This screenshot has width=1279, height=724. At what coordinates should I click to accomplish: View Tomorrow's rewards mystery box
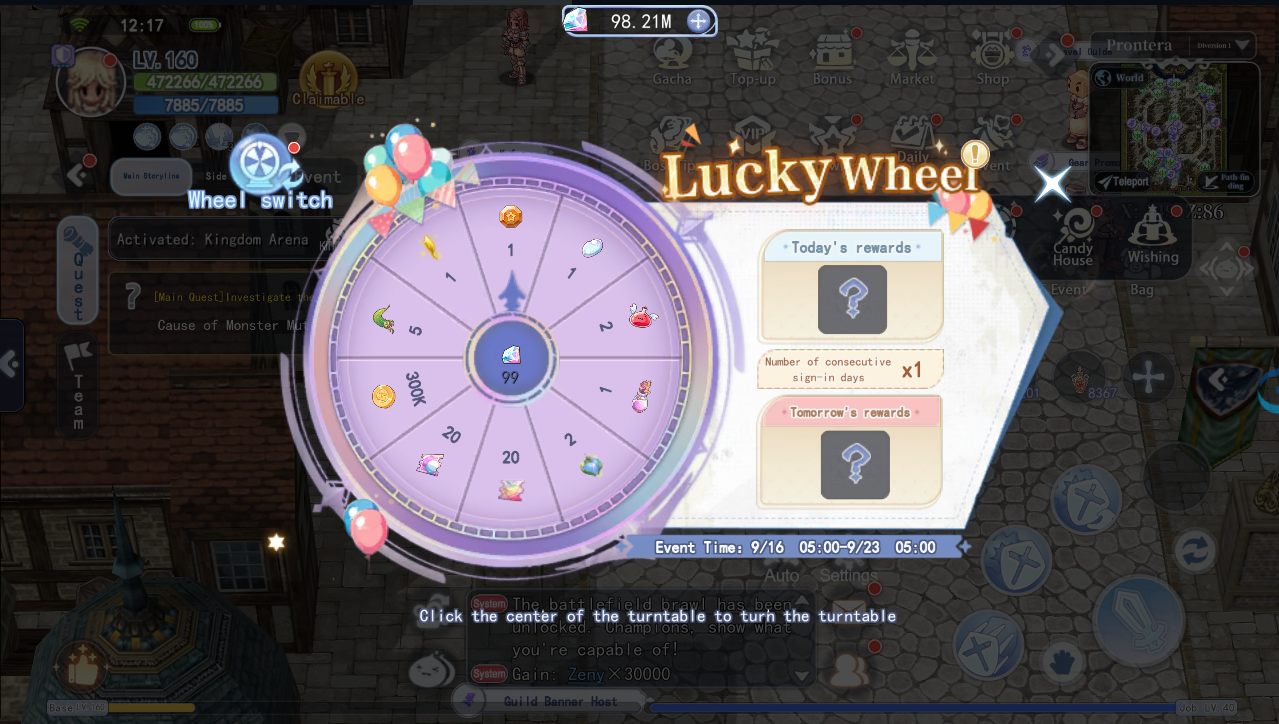(855, 464)
